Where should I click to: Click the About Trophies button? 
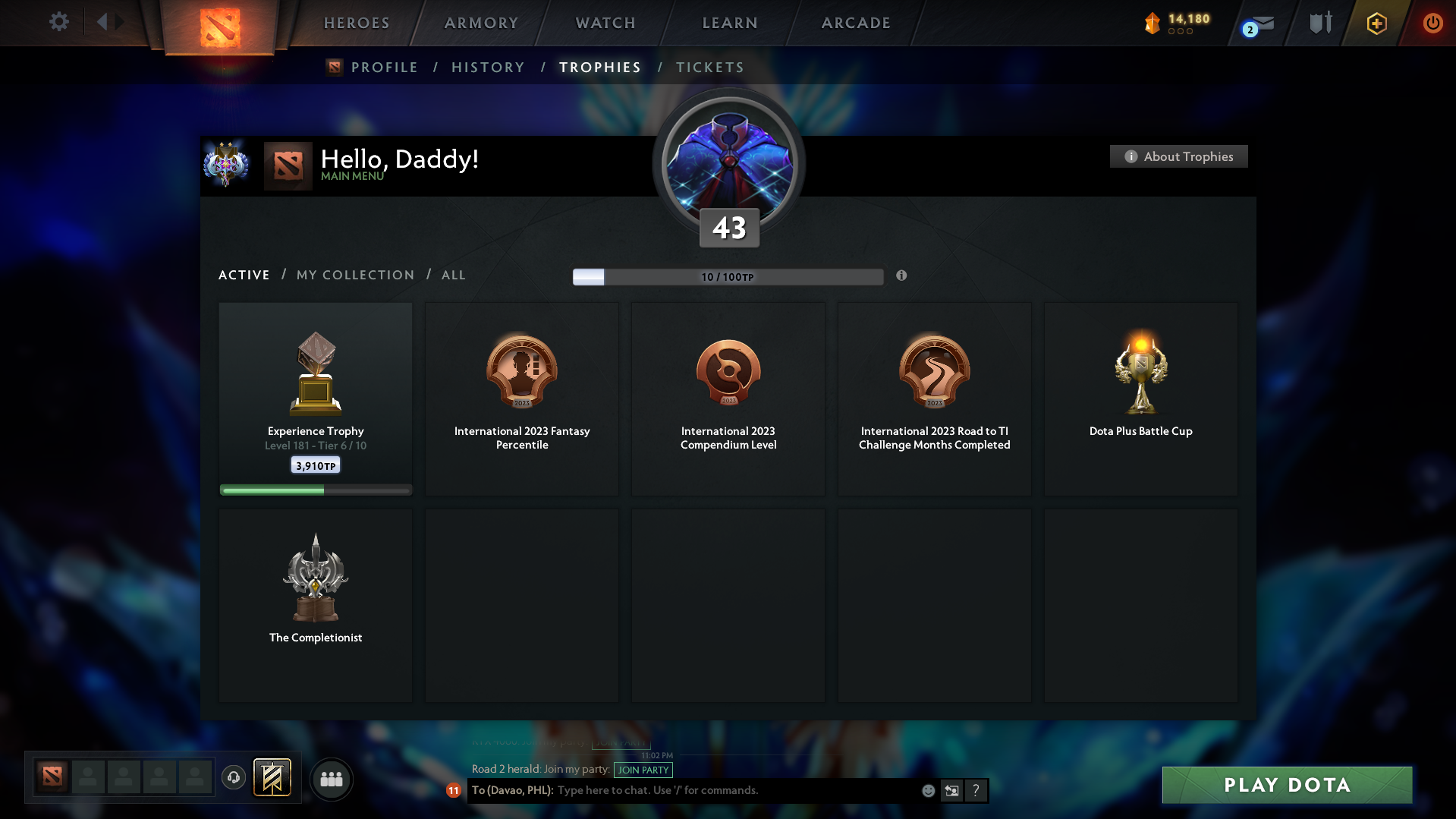1178,156
